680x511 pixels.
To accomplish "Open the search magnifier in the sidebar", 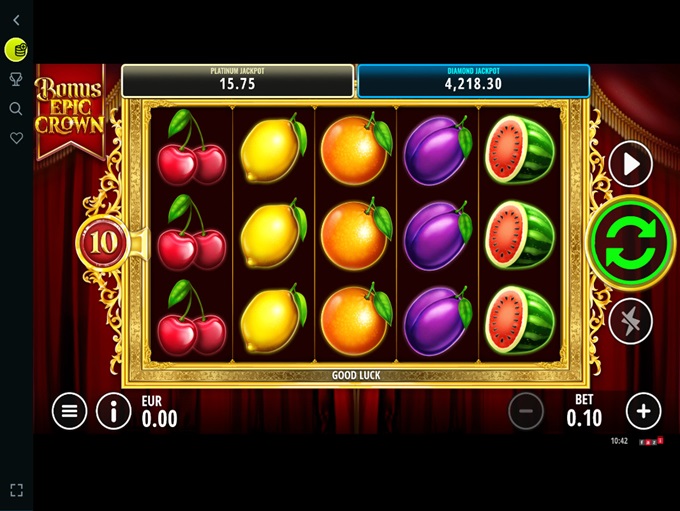I will pyautogui.click(x=16, y=108).
